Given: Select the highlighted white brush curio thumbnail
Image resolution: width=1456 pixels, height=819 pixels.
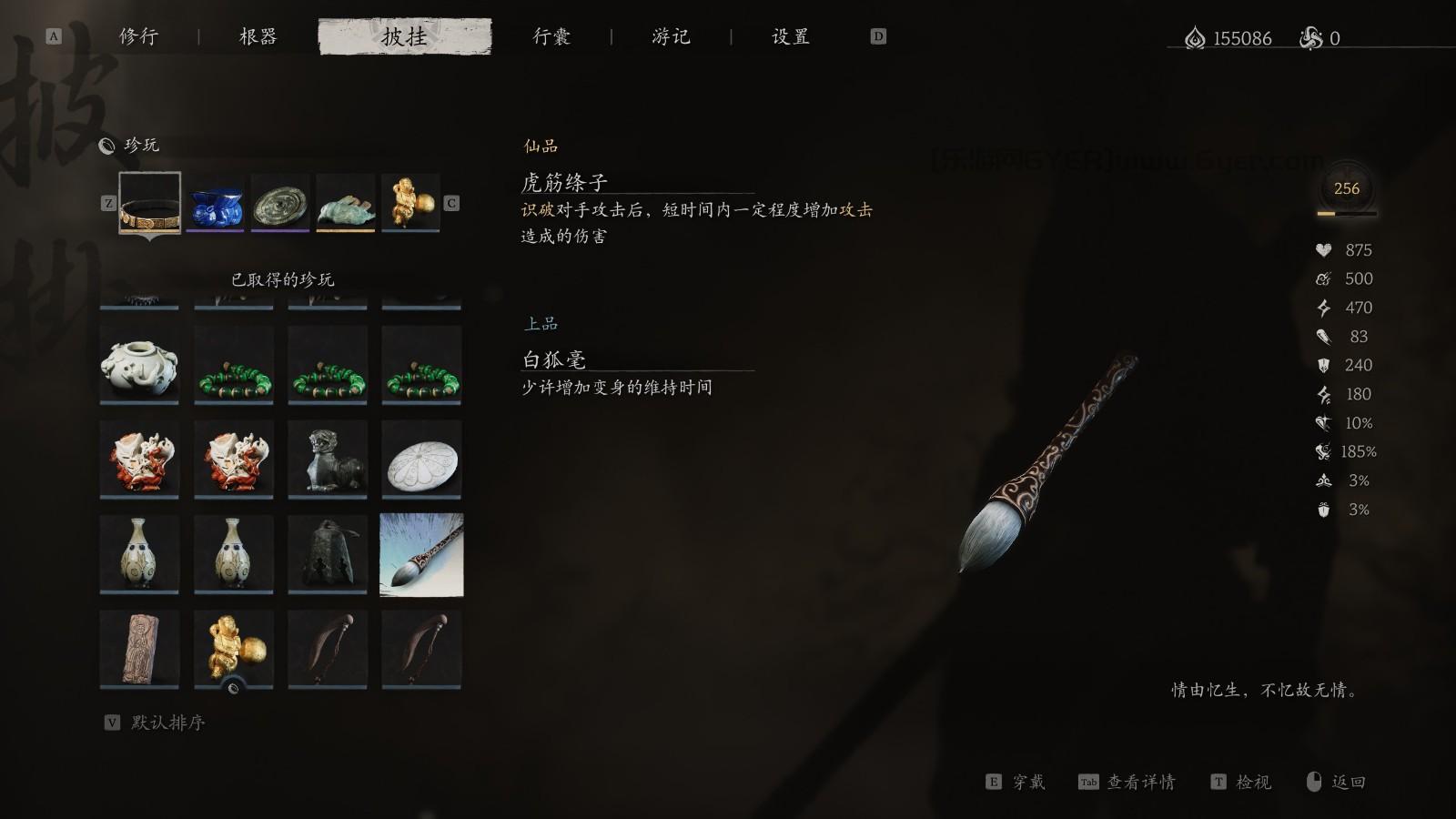Looking at the screenshot, I should tap(421, 553).
